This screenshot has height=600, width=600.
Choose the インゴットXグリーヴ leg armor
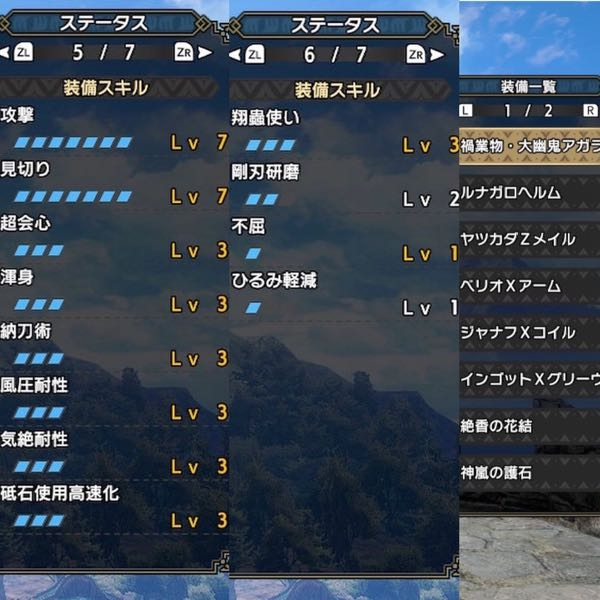(530, 379)
